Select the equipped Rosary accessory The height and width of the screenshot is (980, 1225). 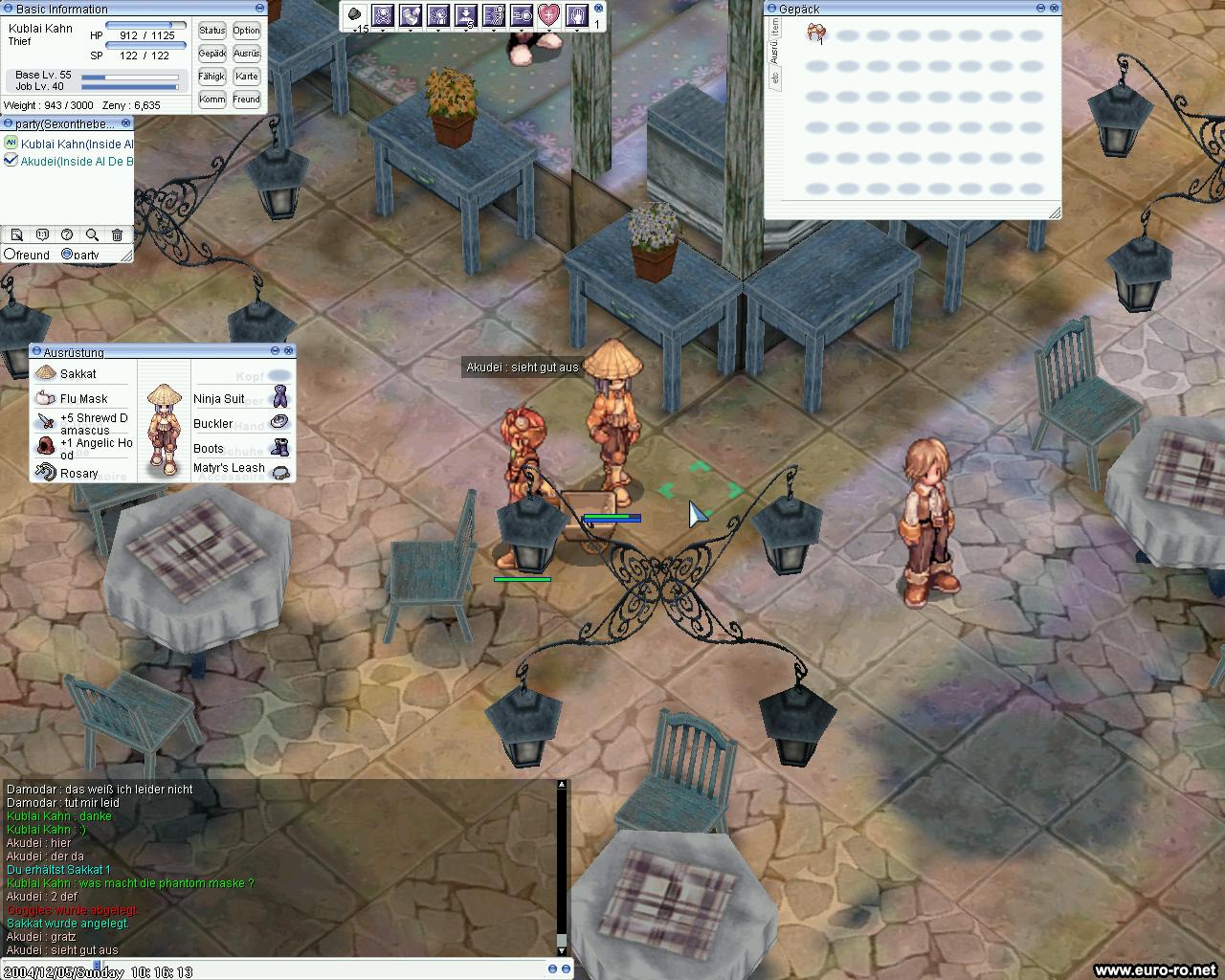point(46,472)
